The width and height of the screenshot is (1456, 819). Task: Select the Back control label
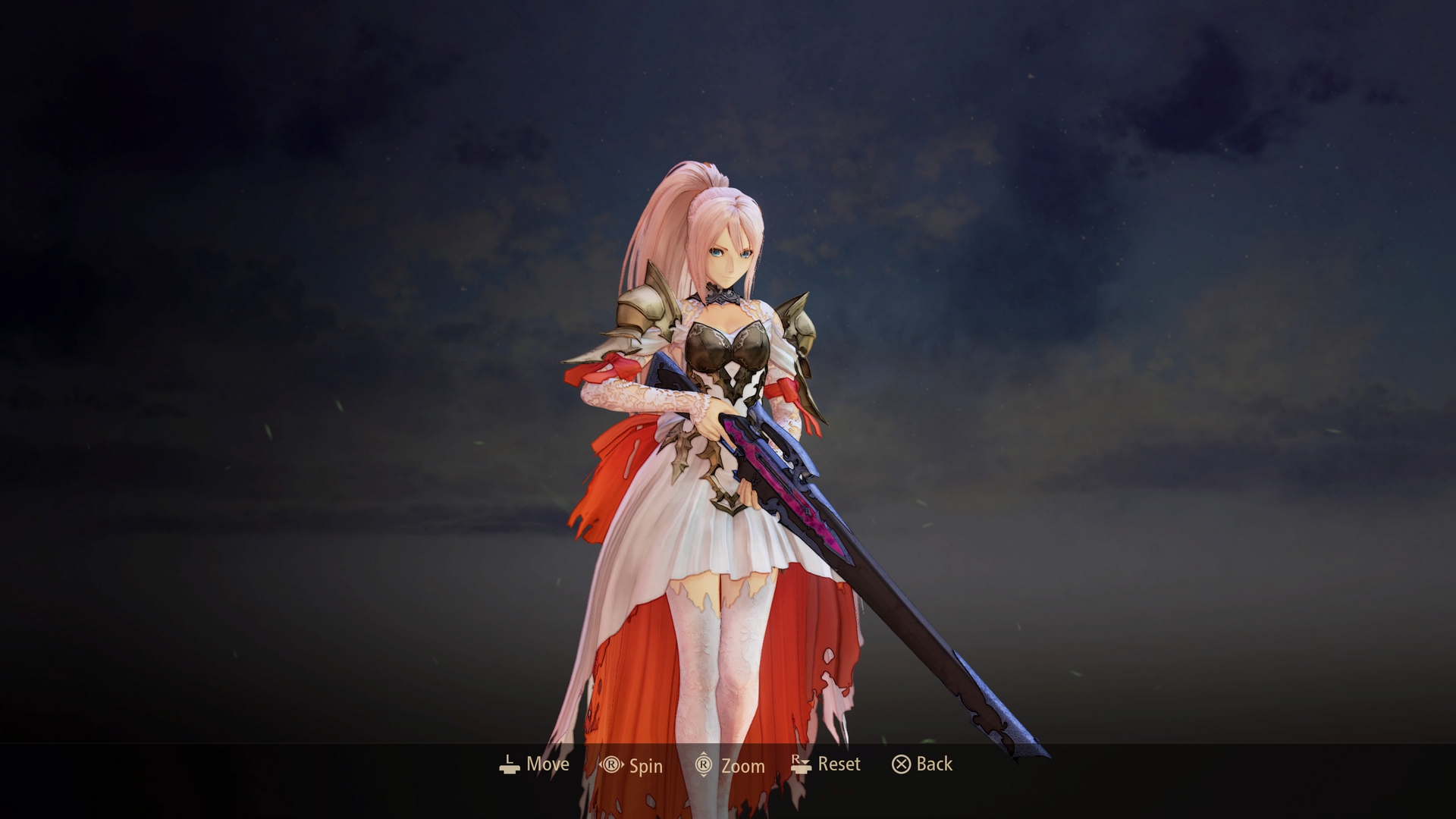click(x=934, y=764)
